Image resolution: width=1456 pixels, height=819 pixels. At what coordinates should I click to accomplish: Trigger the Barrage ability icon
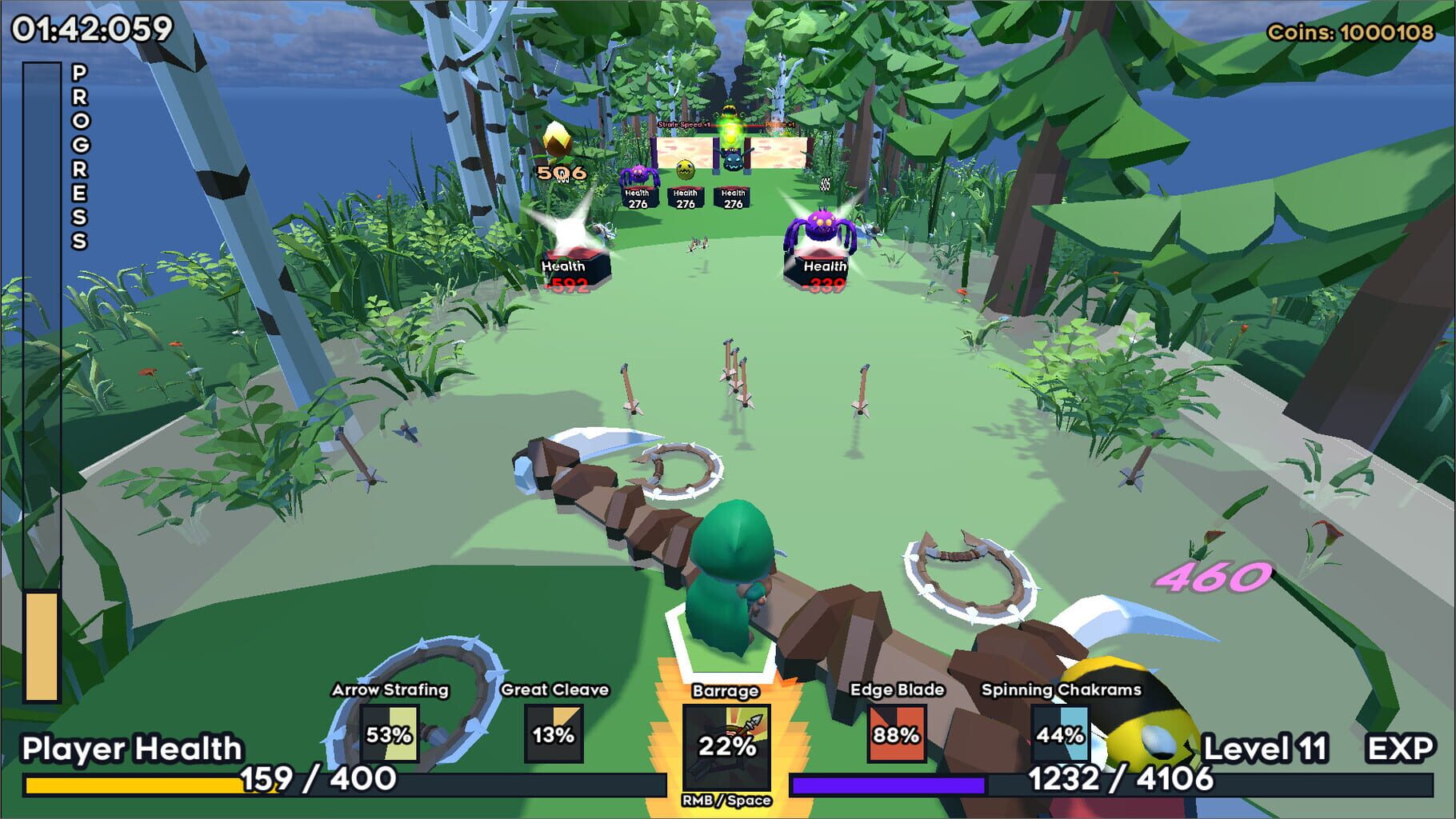(726, 746)
